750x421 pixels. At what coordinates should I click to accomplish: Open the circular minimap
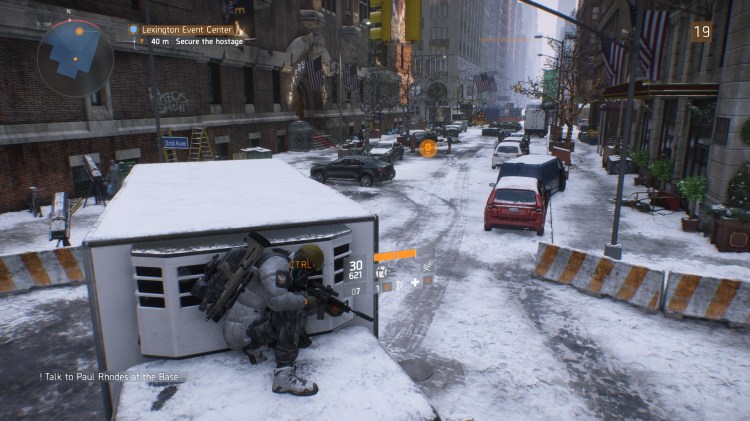(x=75, y=57)
